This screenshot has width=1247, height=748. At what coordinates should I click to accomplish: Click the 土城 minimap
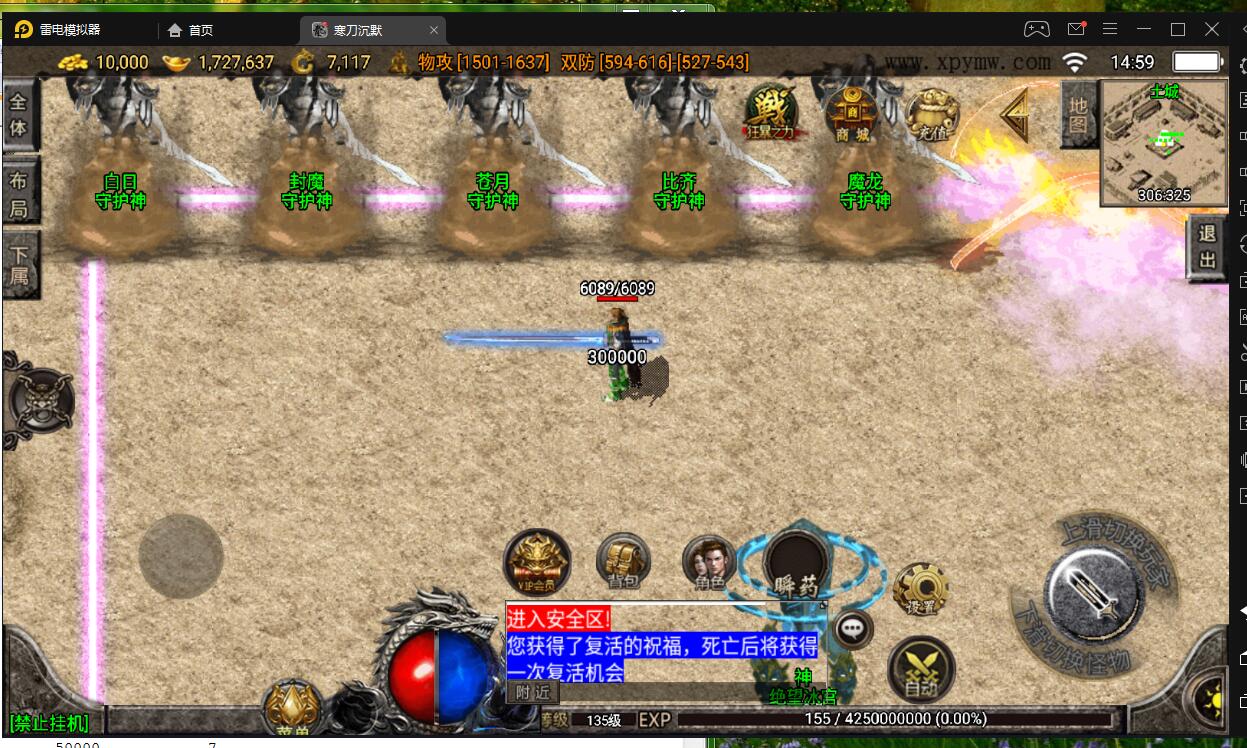(1163, 142)
